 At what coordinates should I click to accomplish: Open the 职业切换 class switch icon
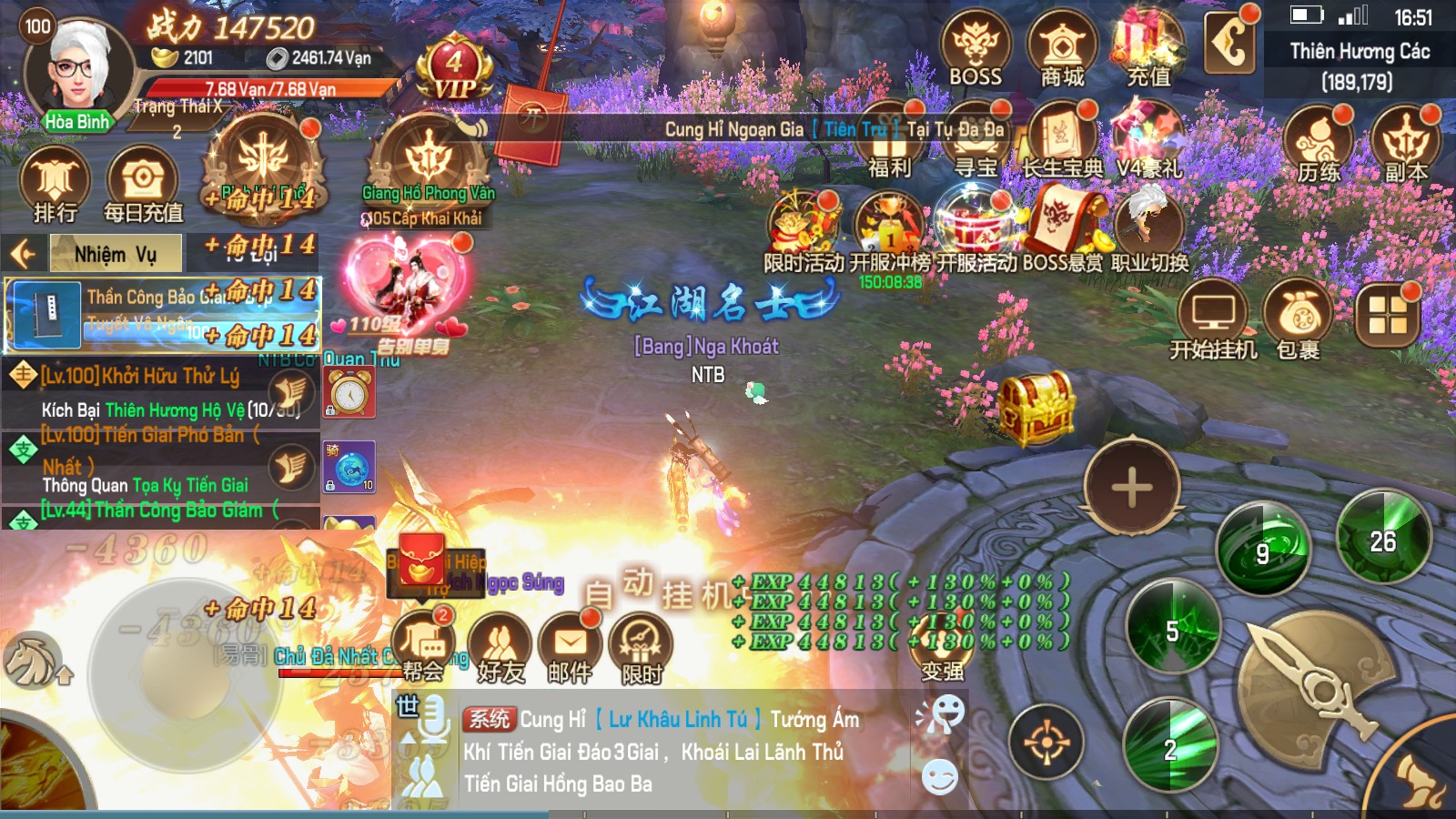pyautogui.click(x=1149, y=232)
